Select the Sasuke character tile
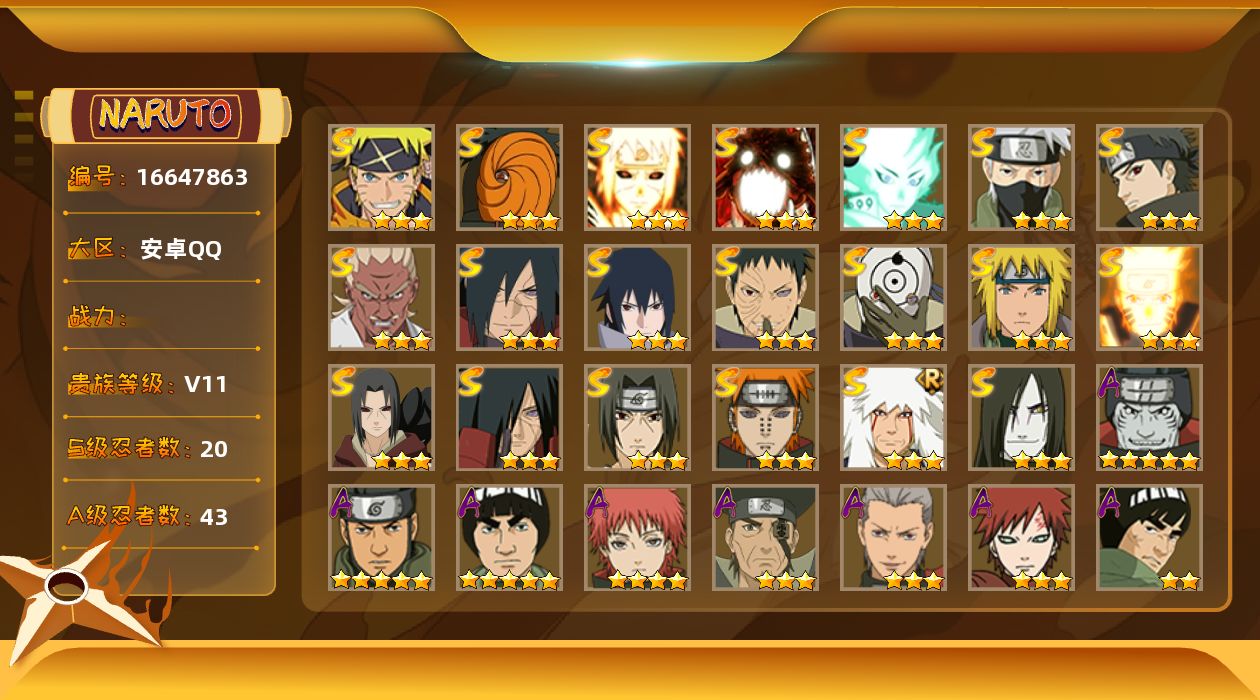1260x700 pixels. click(637, 297)
